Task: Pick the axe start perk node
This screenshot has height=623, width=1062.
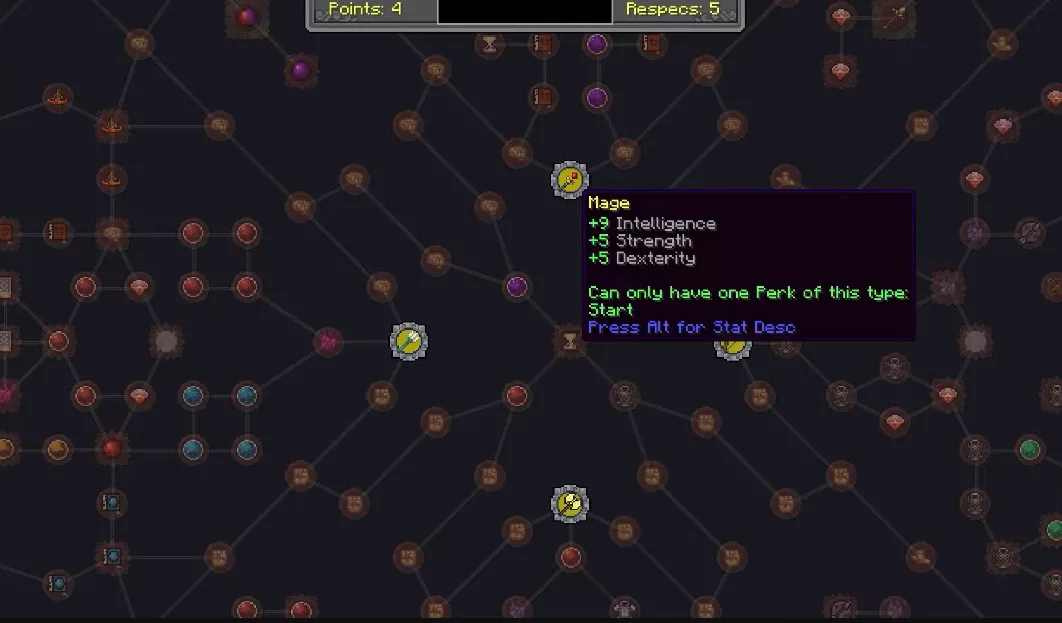Action: tap(569, 502)
